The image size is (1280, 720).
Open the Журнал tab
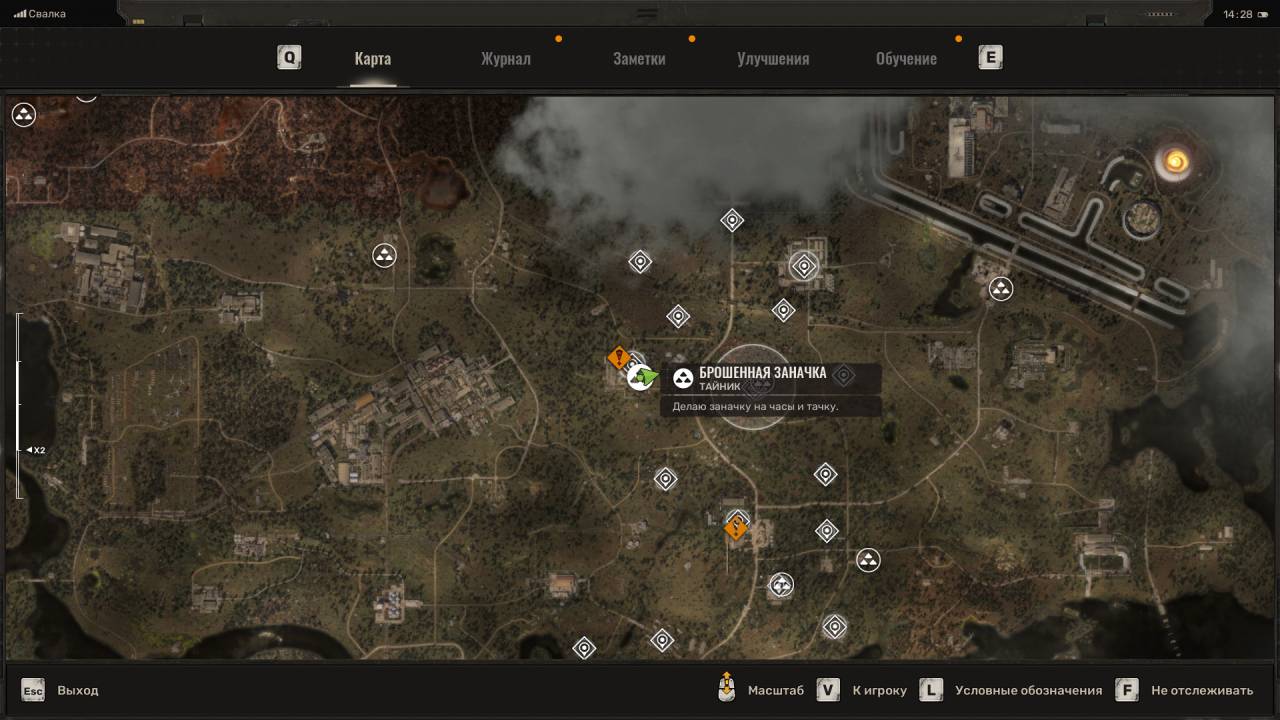[505, 58]
